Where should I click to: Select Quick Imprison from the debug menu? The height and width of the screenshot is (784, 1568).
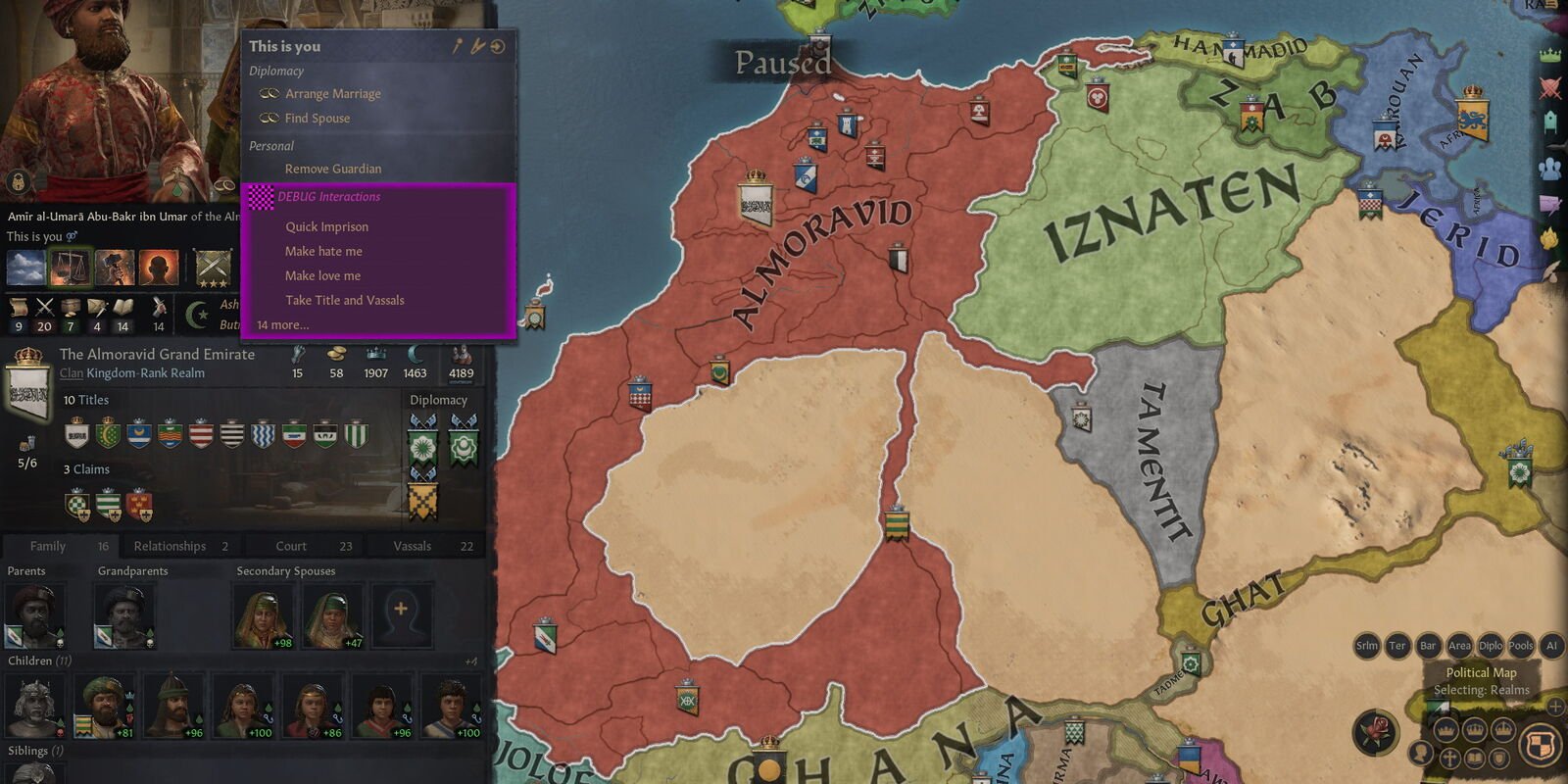tap(325, 226)
